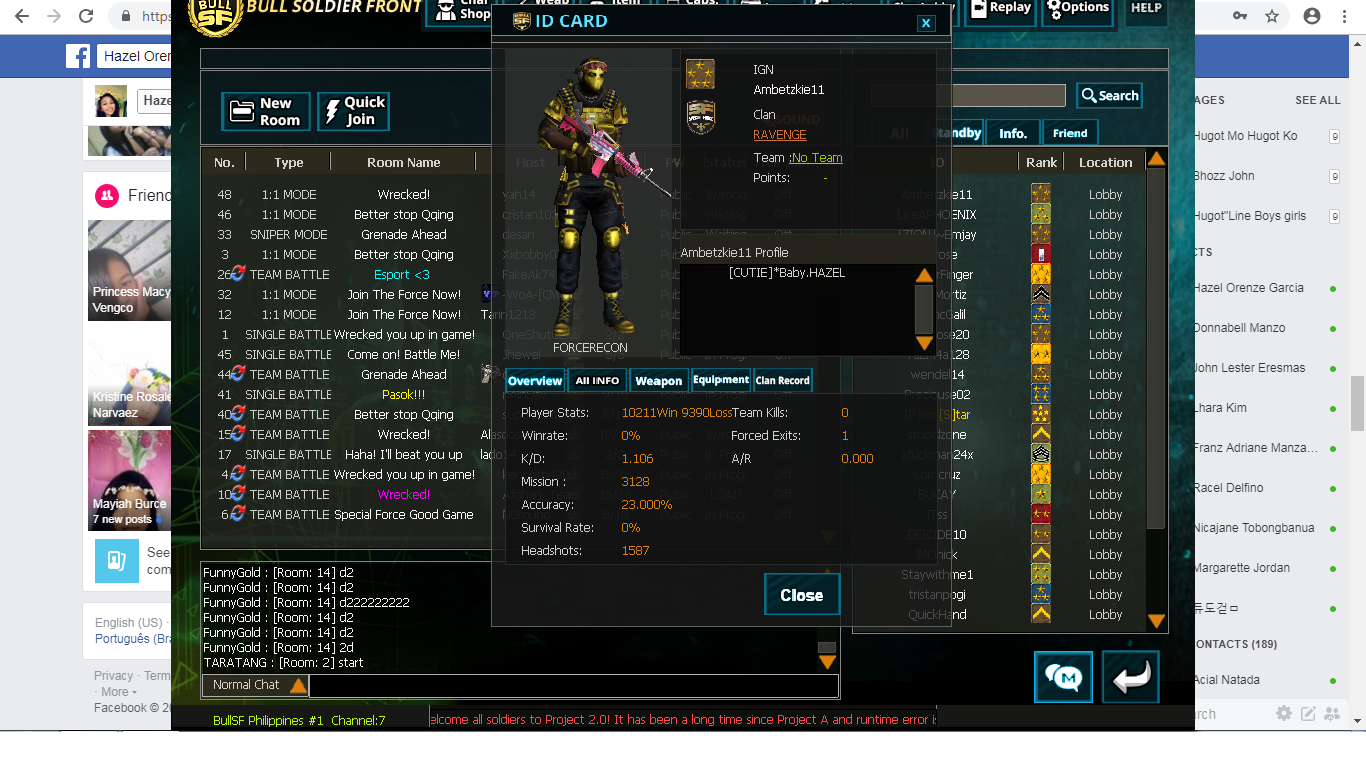The height and width of the screenshot is (768, 1366).
Task: Search for a player with Search button
Action: pos(1109,96)
